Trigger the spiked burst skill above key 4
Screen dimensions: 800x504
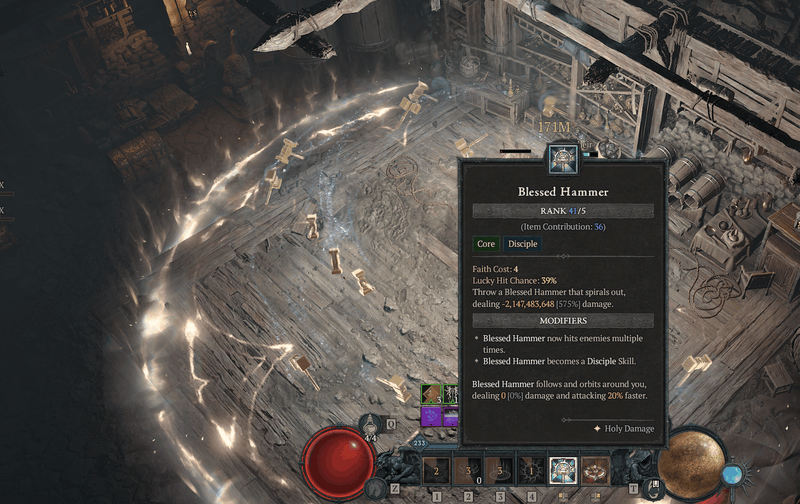pyautogui.click(x=531, y=469)
